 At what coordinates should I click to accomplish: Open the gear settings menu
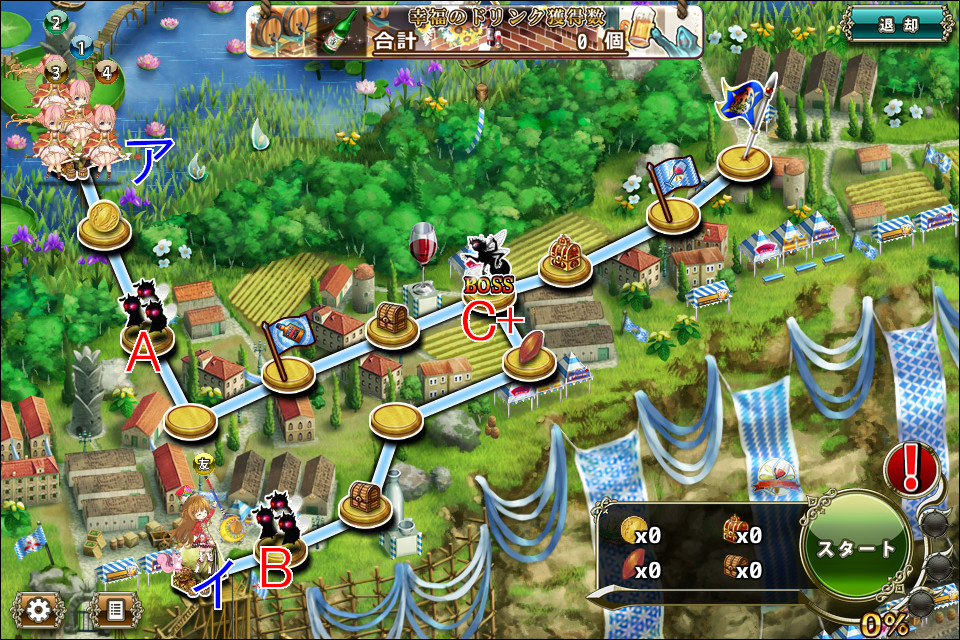point(39,609)
